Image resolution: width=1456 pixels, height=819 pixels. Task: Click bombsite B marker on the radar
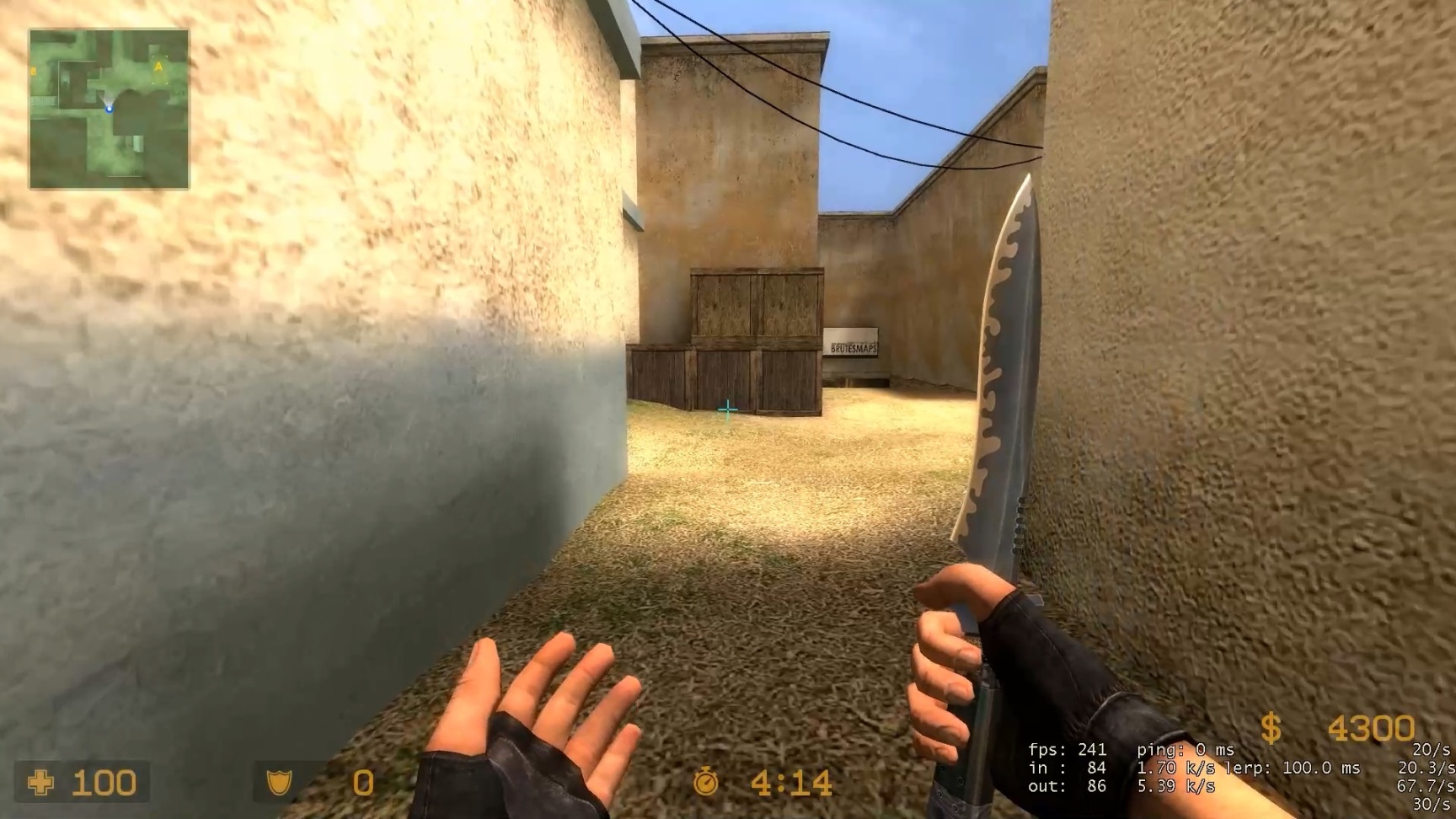pos(32,72)
